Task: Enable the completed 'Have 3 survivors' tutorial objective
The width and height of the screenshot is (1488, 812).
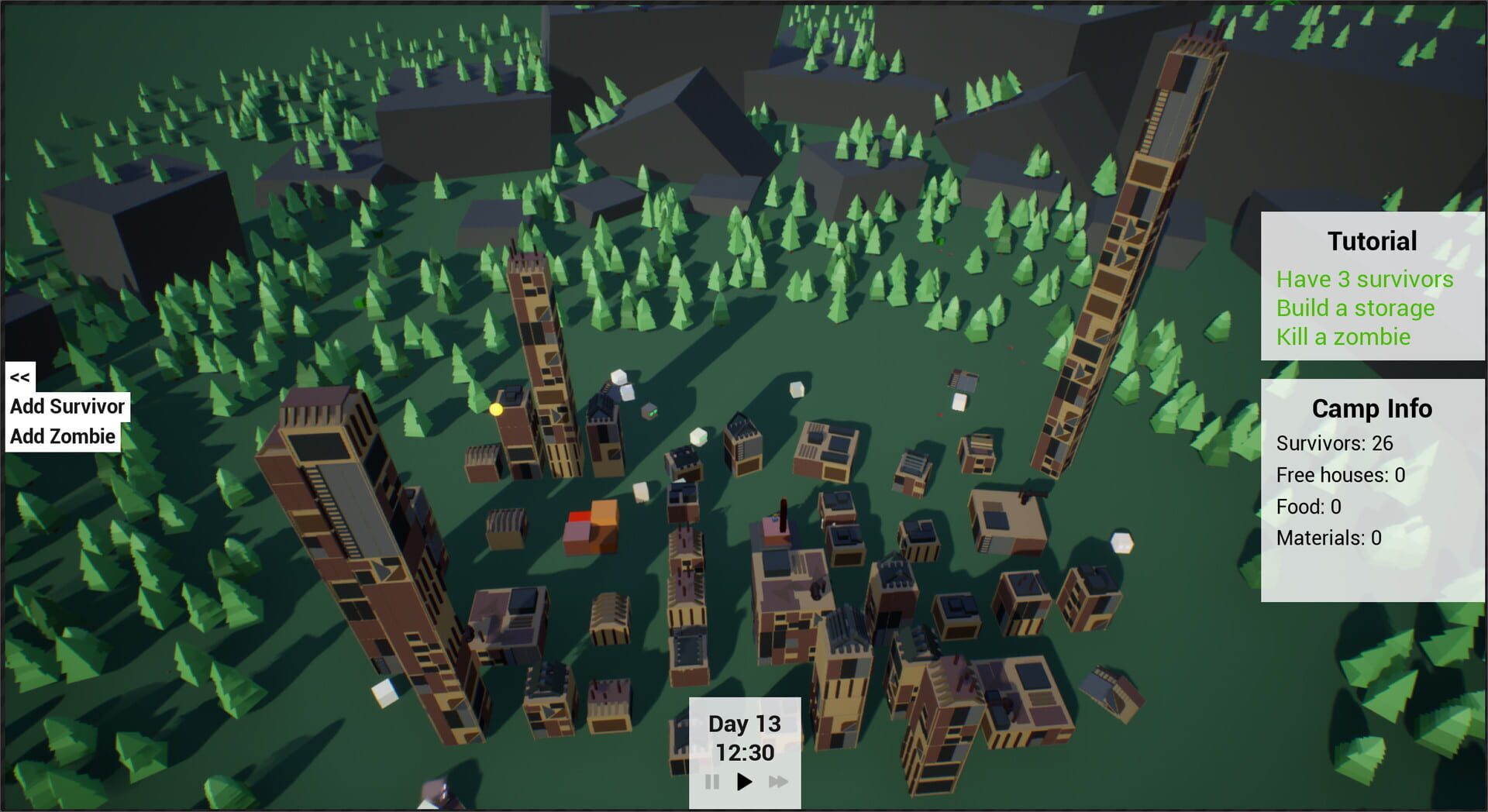Action: click(x=1366, y=280)
